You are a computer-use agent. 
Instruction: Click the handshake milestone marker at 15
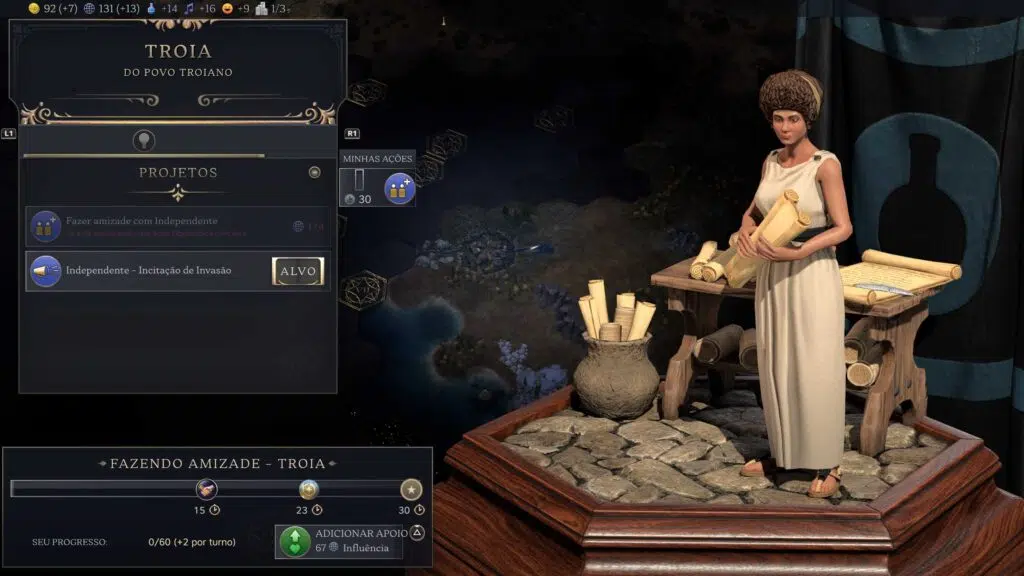click(x=207, y=489)
